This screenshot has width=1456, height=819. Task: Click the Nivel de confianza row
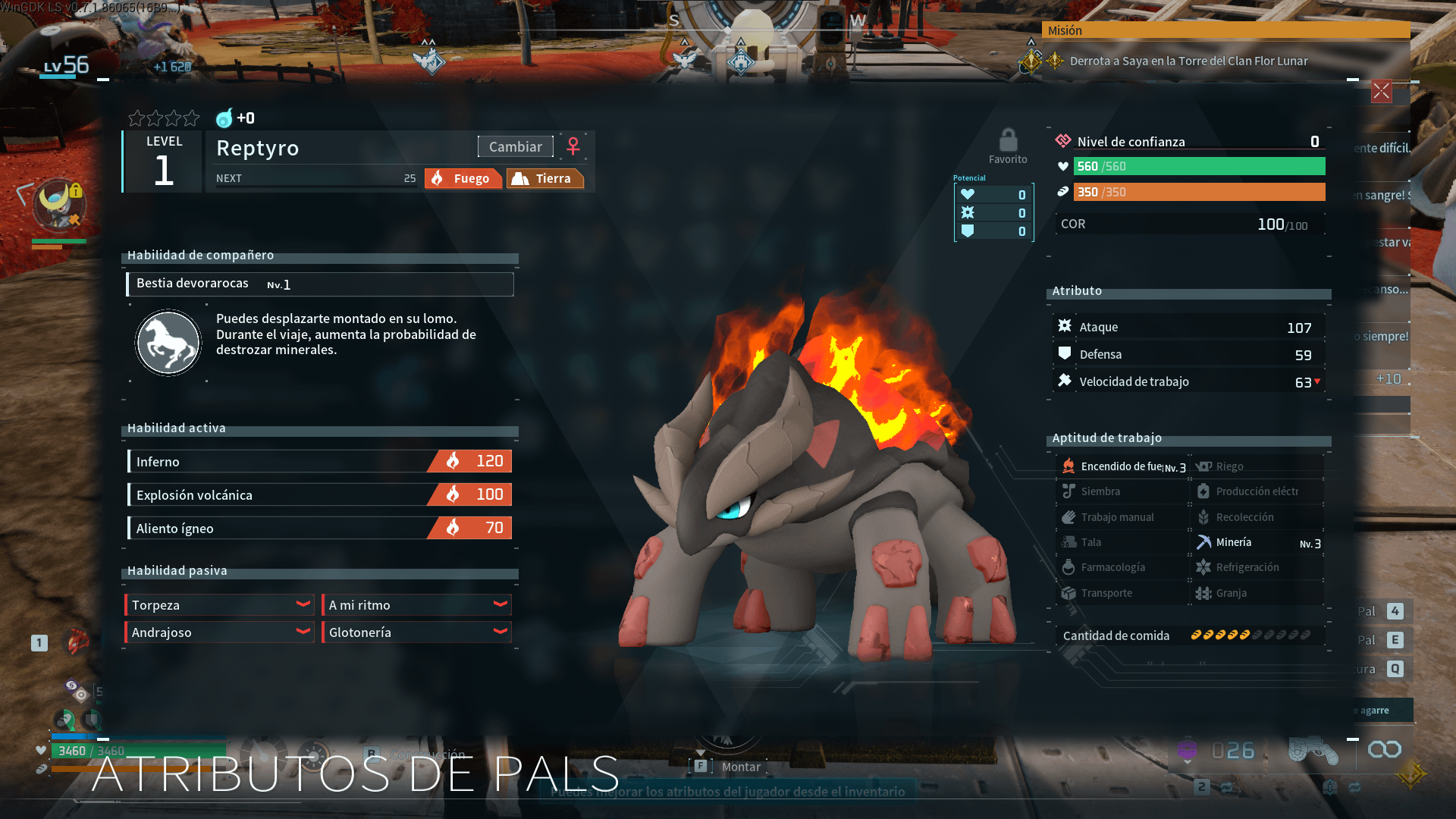[x=1188, y=142]
